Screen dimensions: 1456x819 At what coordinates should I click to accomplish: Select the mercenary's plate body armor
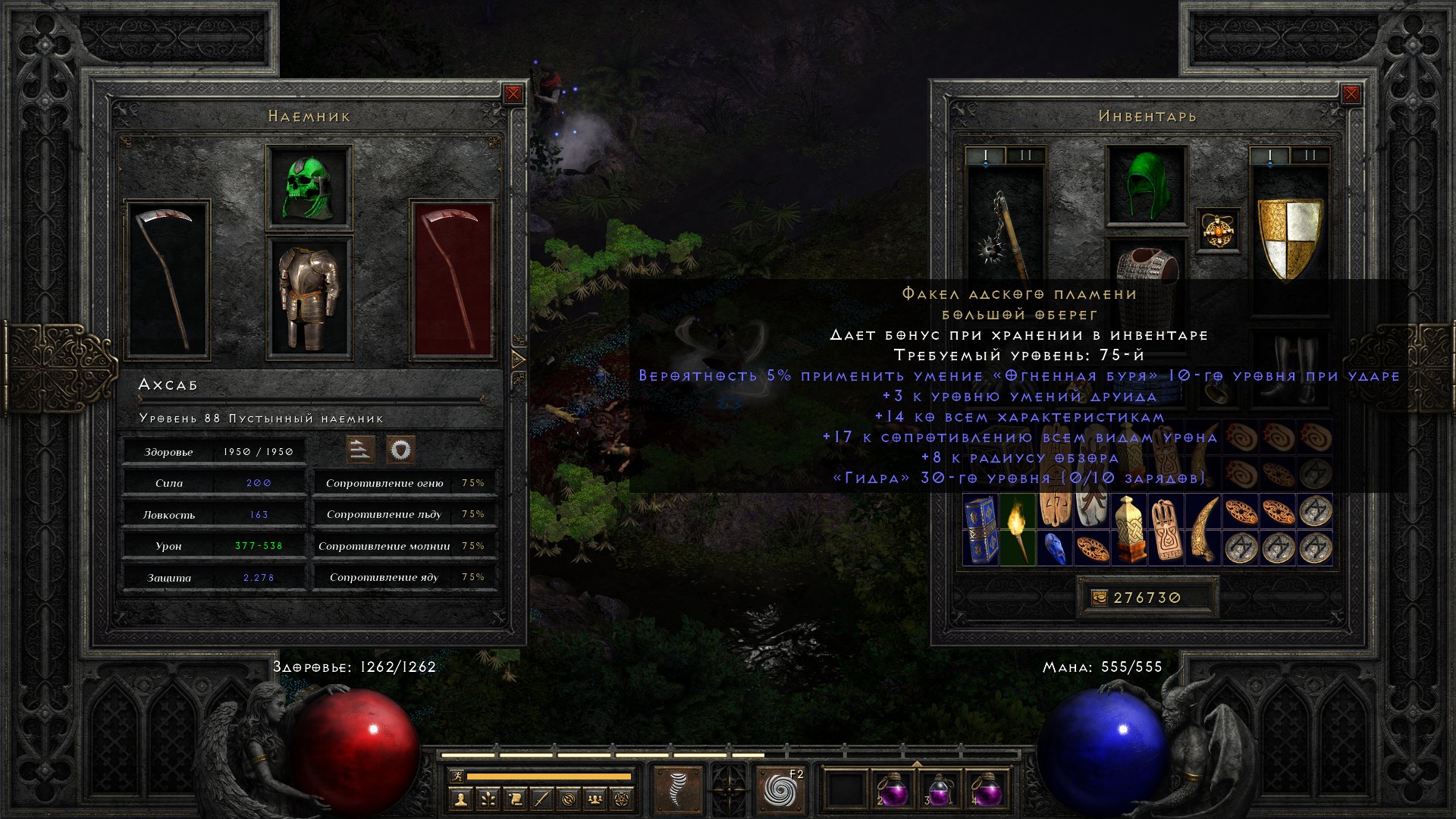pos(309,297)
